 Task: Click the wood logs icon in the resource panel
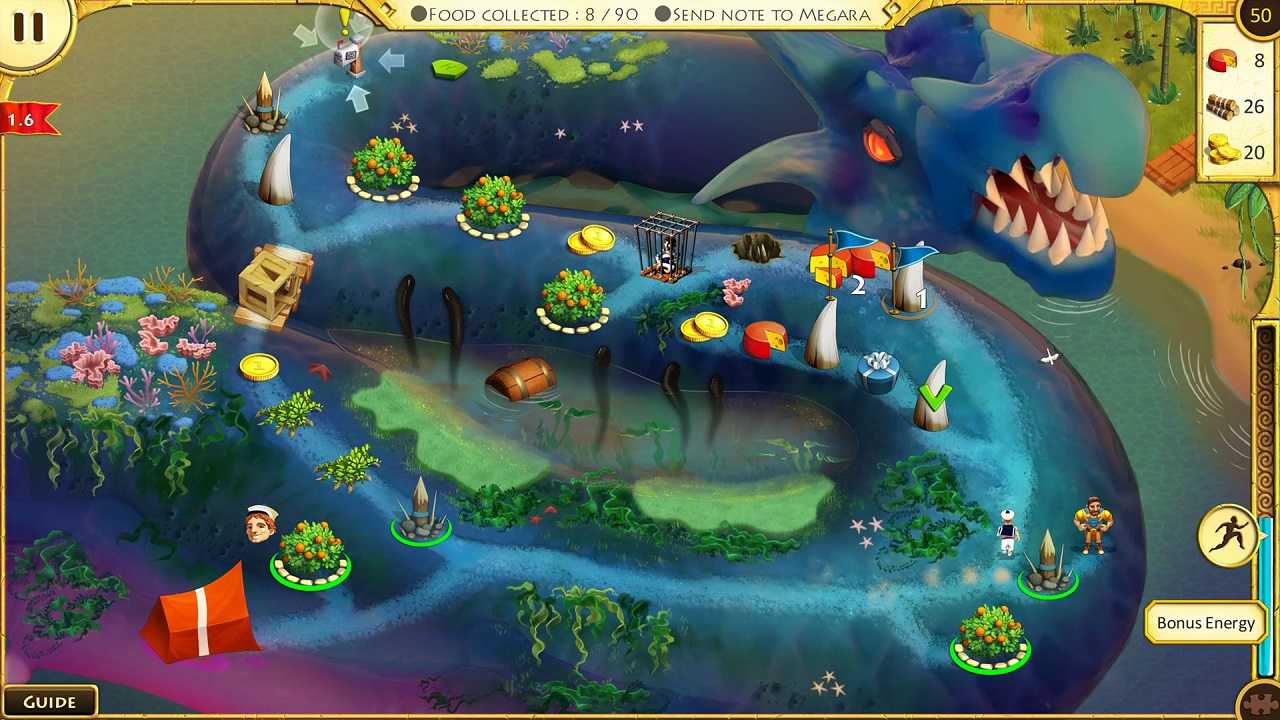click(1222, 107)
